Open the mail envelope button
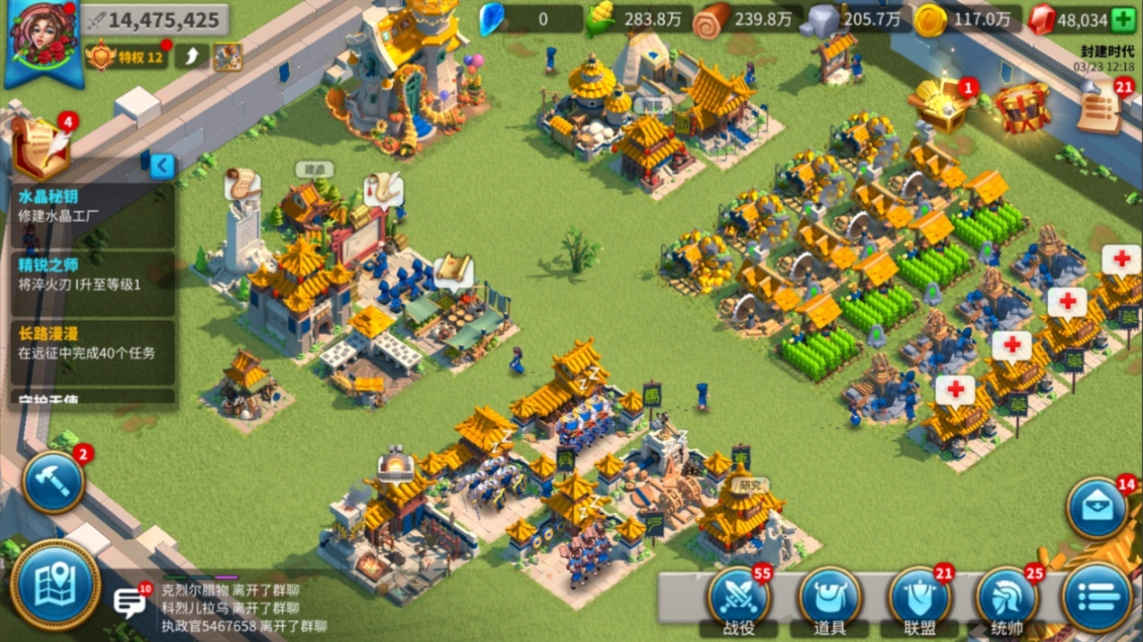This screenshot has width=1143, height=642. [x=1097, y=509]
